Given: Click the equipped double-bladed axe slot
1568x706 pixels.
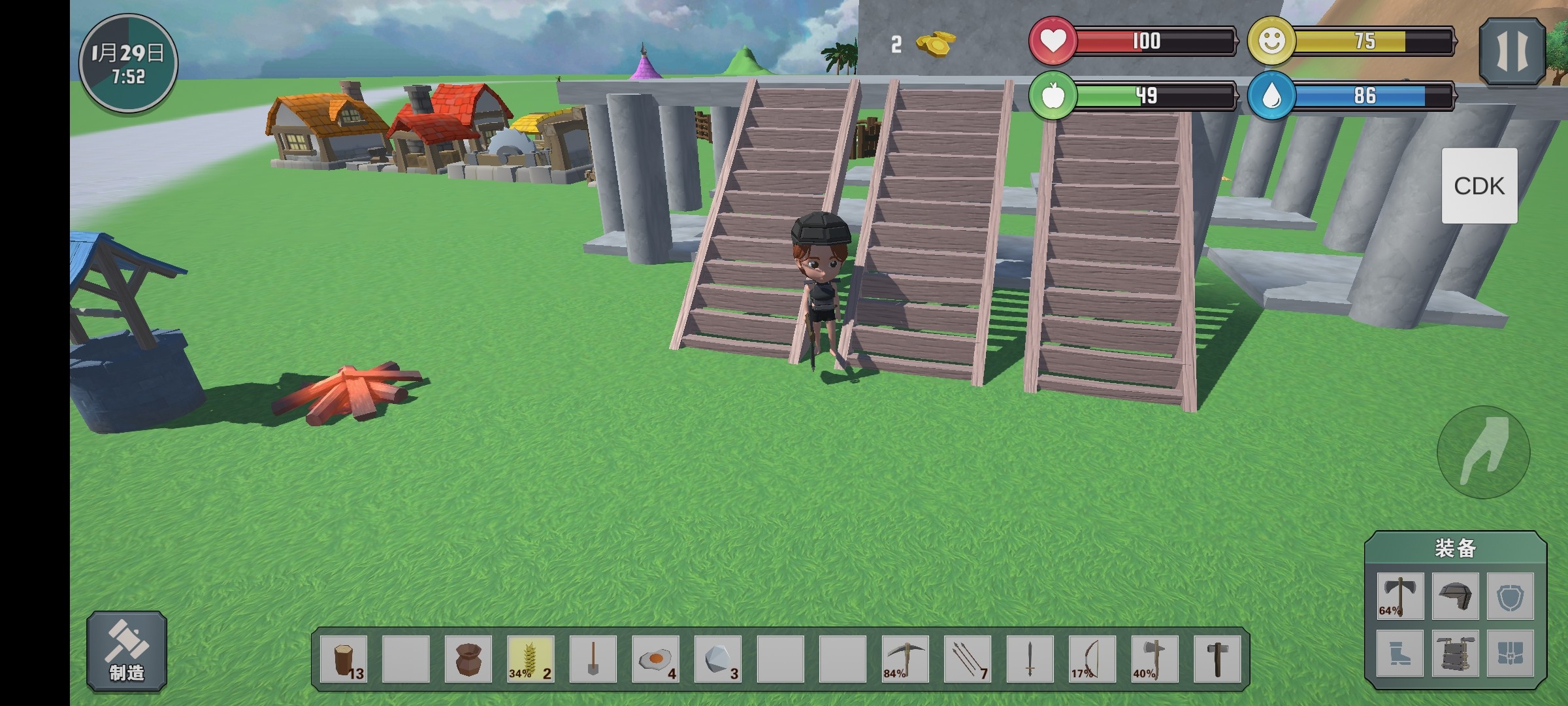Looking at the screenshot, I should point(1400,596).
